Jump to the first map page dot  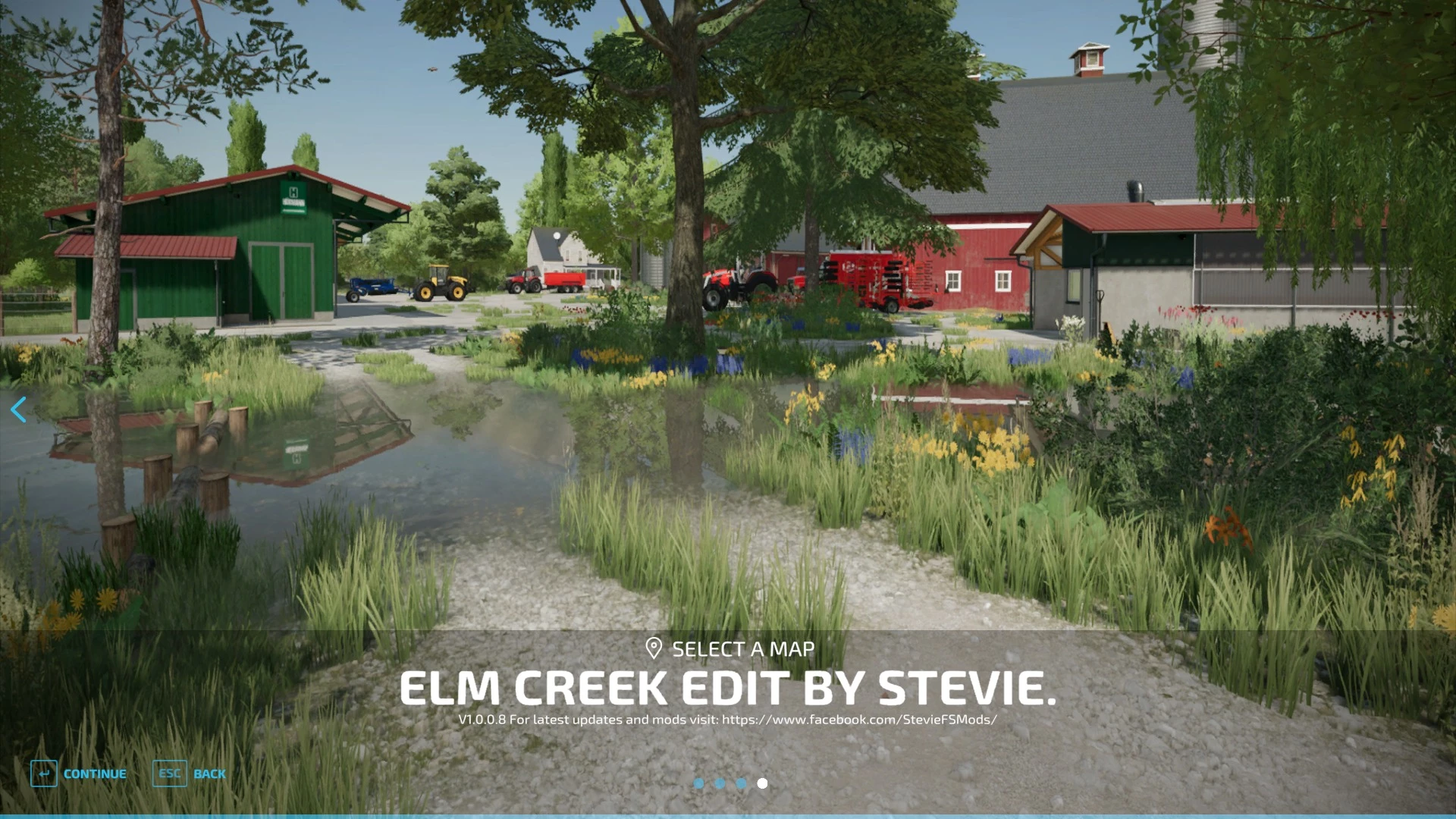tap(698, 783)
